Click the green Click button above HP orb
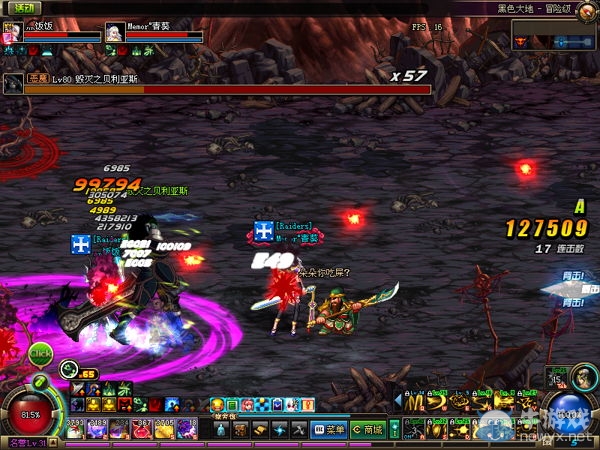 [x=40, y=353]
